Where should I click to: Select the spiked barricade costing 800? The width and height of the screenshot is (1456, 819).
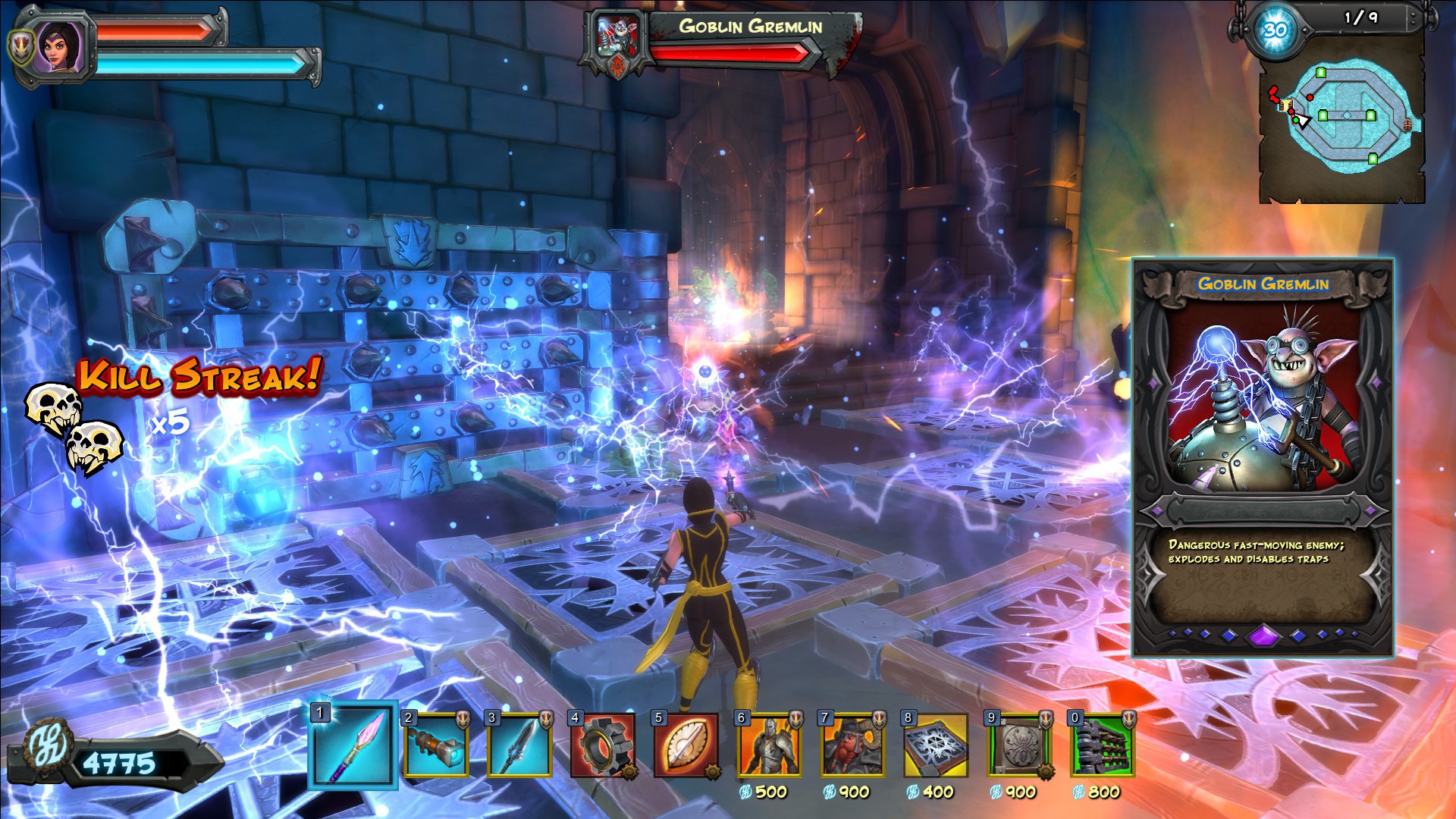[x=1103, y=746]
